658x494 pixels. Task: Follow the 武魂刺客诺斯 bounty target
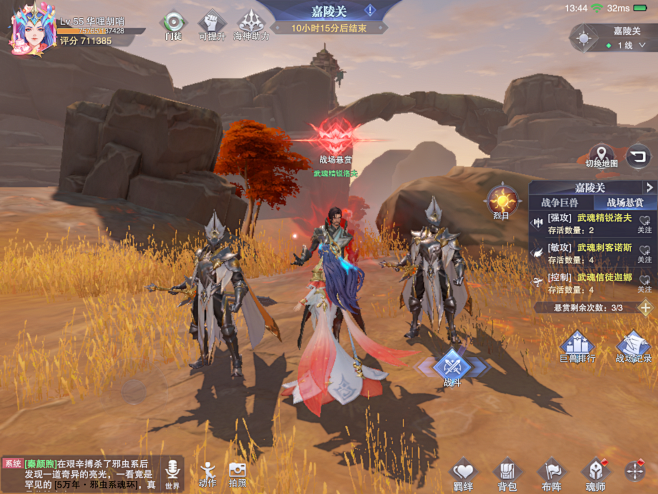[644, 252]
